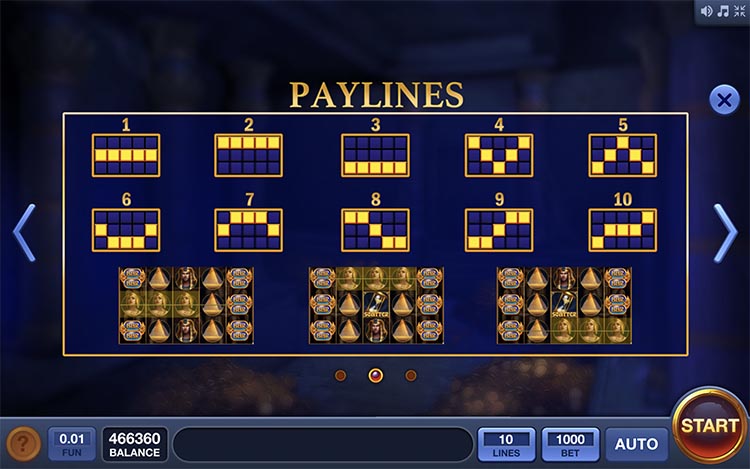The height and width of the screenshot is (469, 750).
Task: Toggle sound effects with speaker icon
Action: point(707,12)
